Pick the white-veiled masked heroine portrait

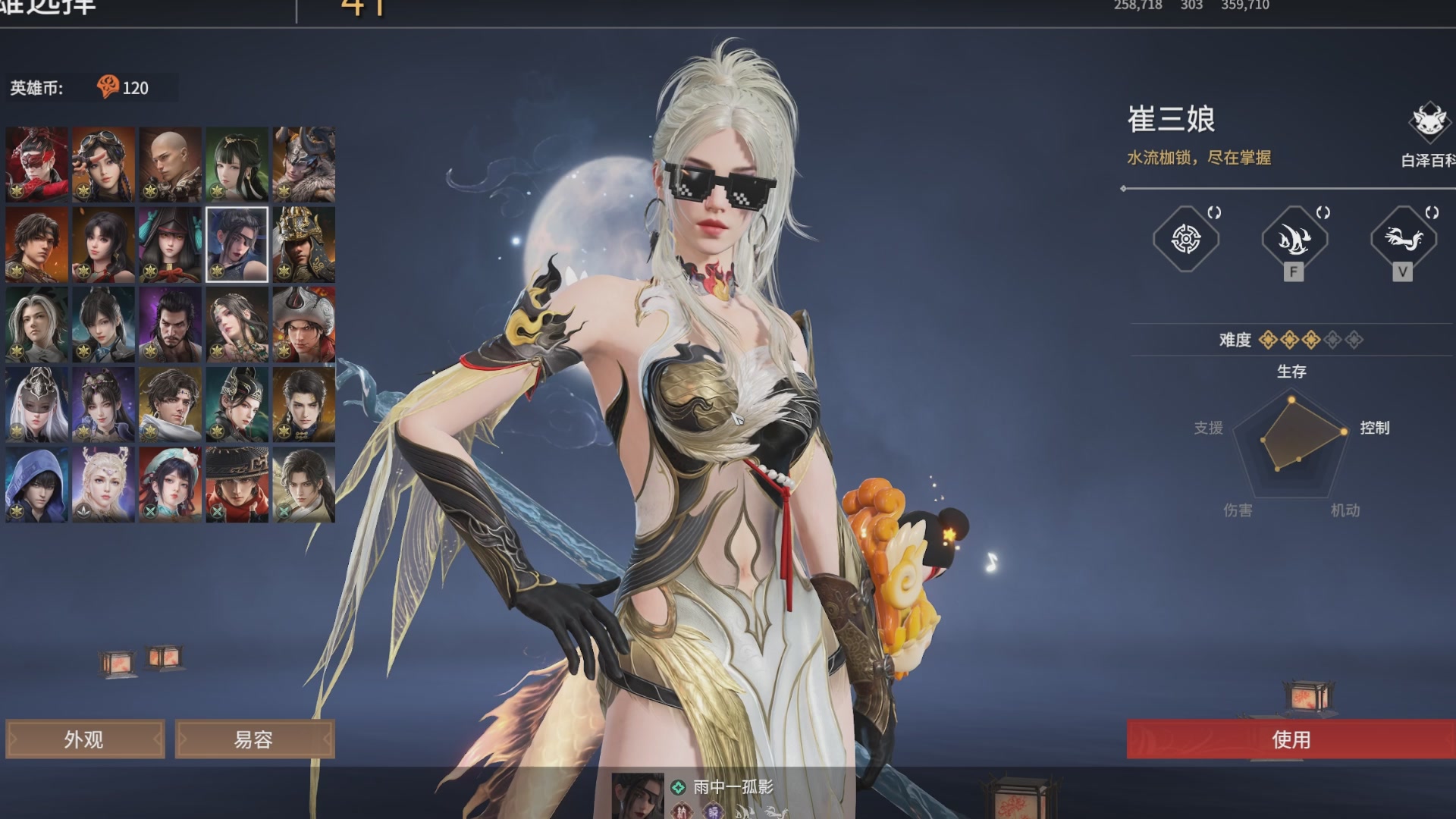(x=36, y=404)
